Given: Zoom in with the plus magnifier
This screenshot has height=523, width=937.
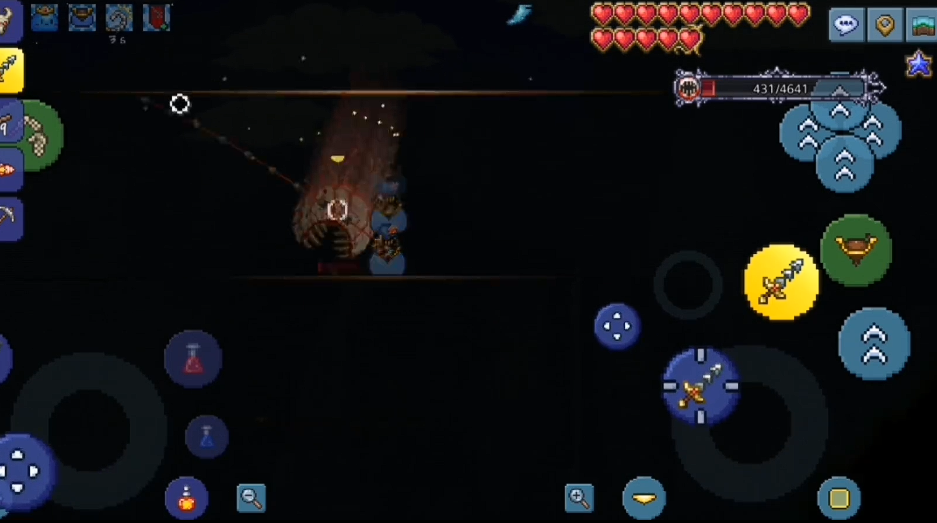Looking at the screenshot, I should click(579, 497).
